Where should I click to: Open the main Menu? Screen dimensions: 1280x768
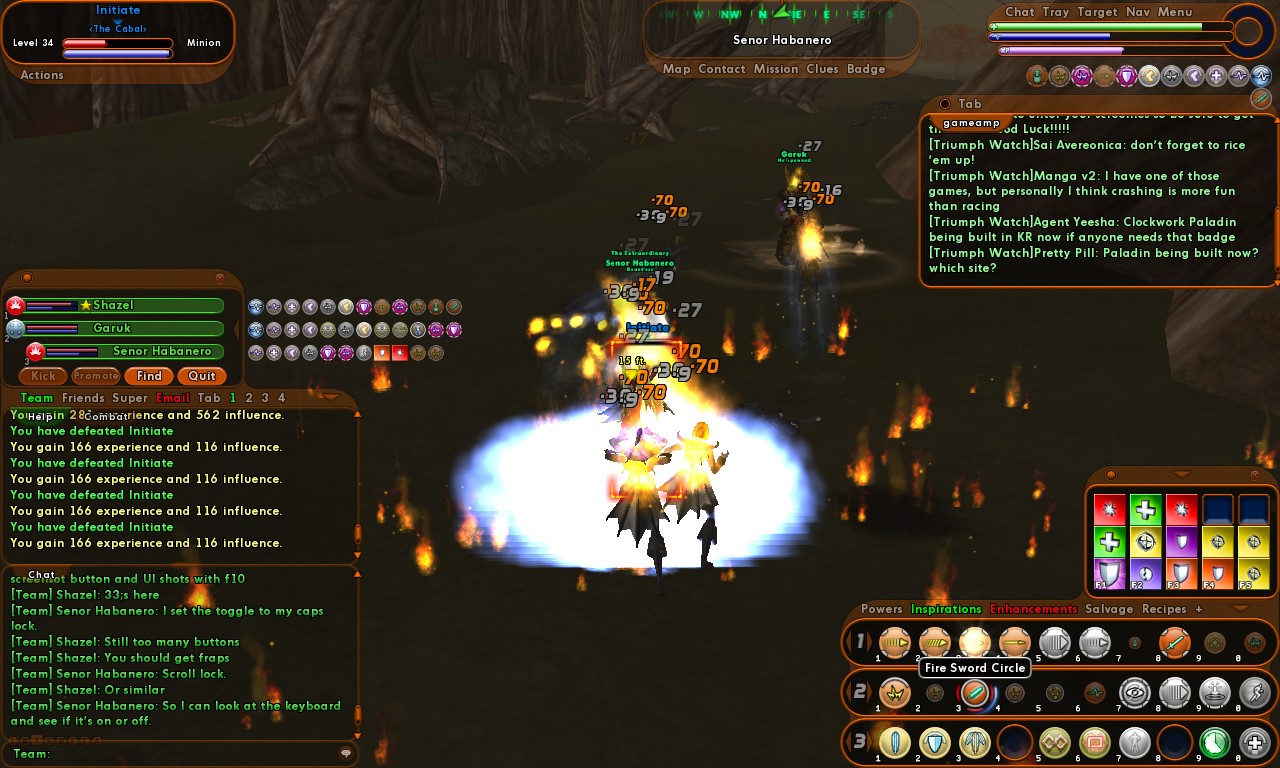[x=1175, y=12]
